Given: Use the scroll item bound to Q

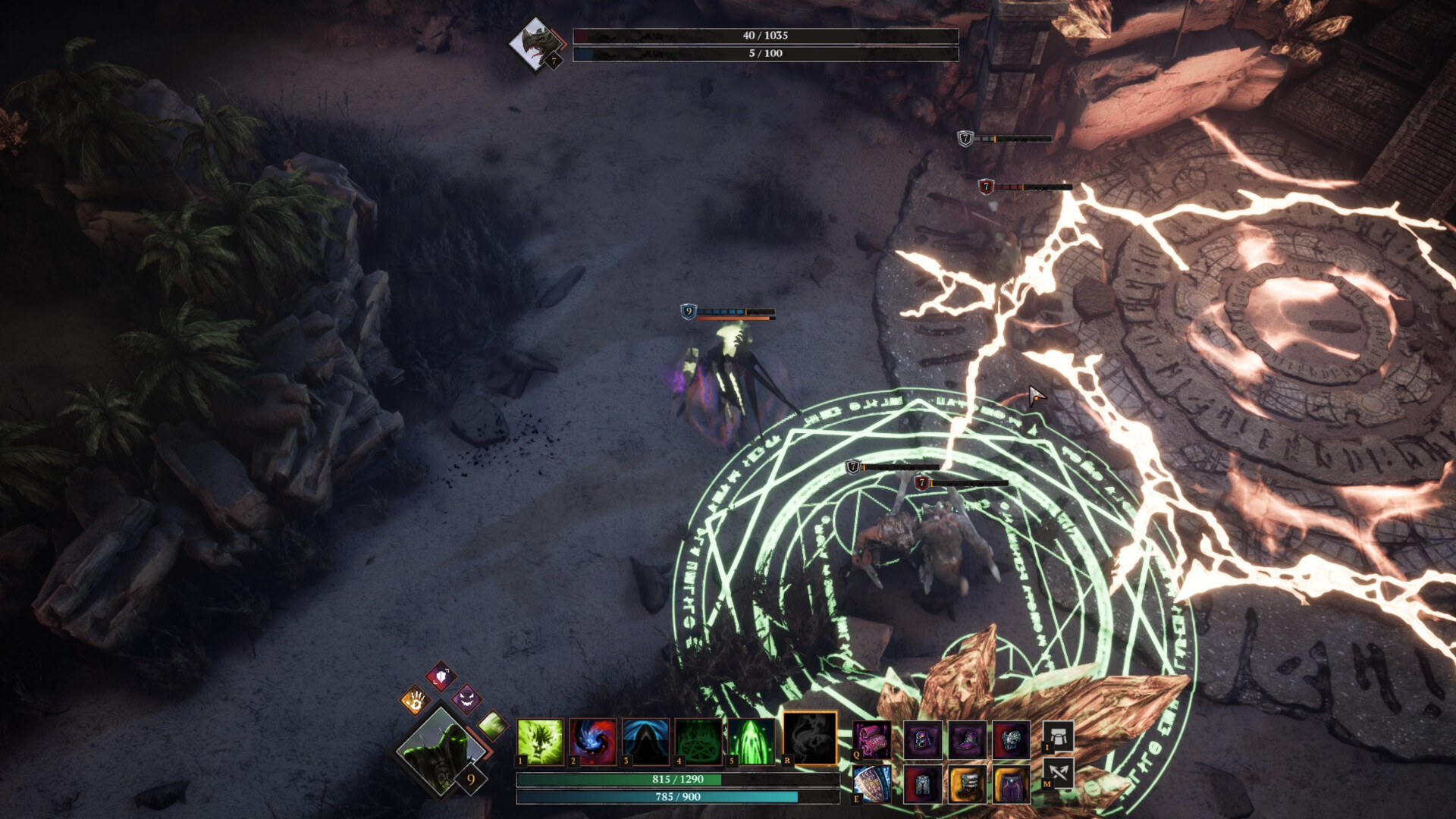Looking at the screenshot, I should pos(871,741).
